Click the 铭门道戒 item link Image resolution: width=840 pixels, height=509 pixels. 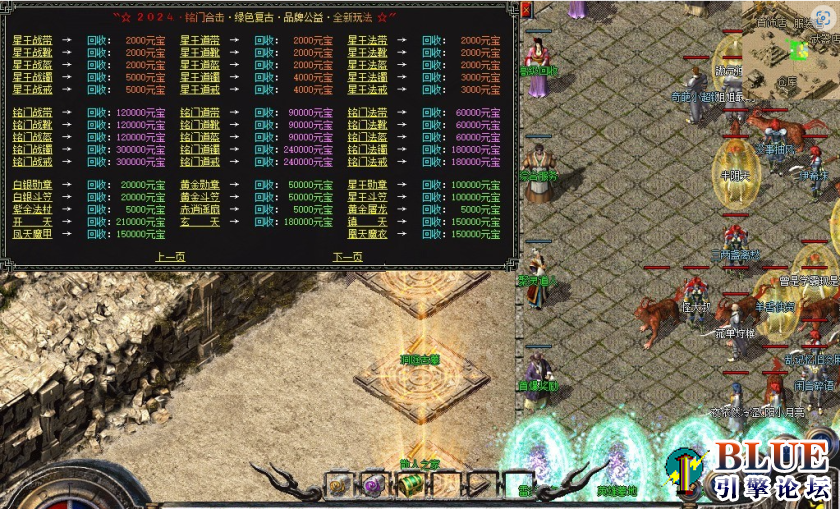click(x=199, y=161)
